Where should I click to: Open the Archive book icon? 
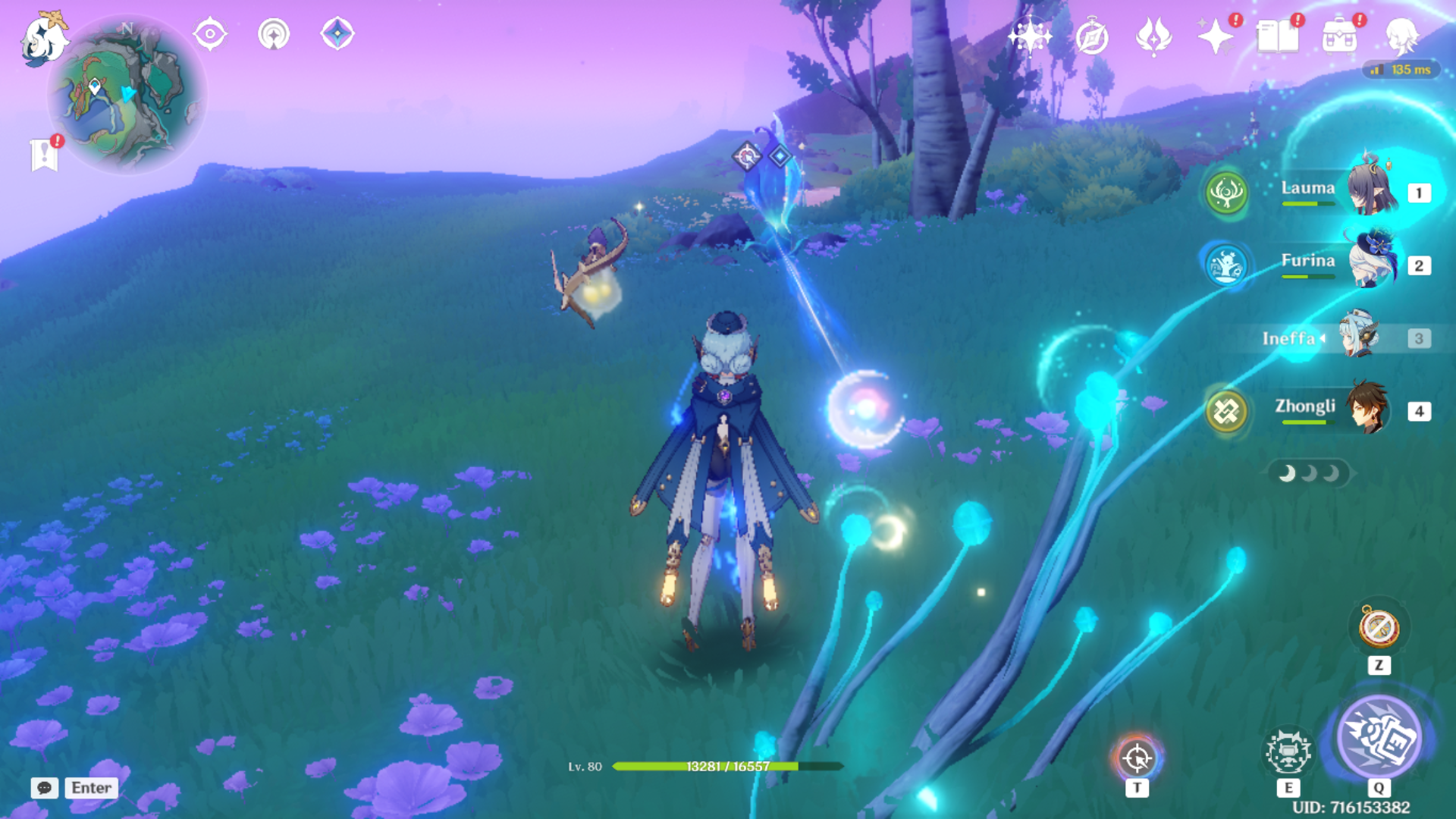(x=1277, y=36)
